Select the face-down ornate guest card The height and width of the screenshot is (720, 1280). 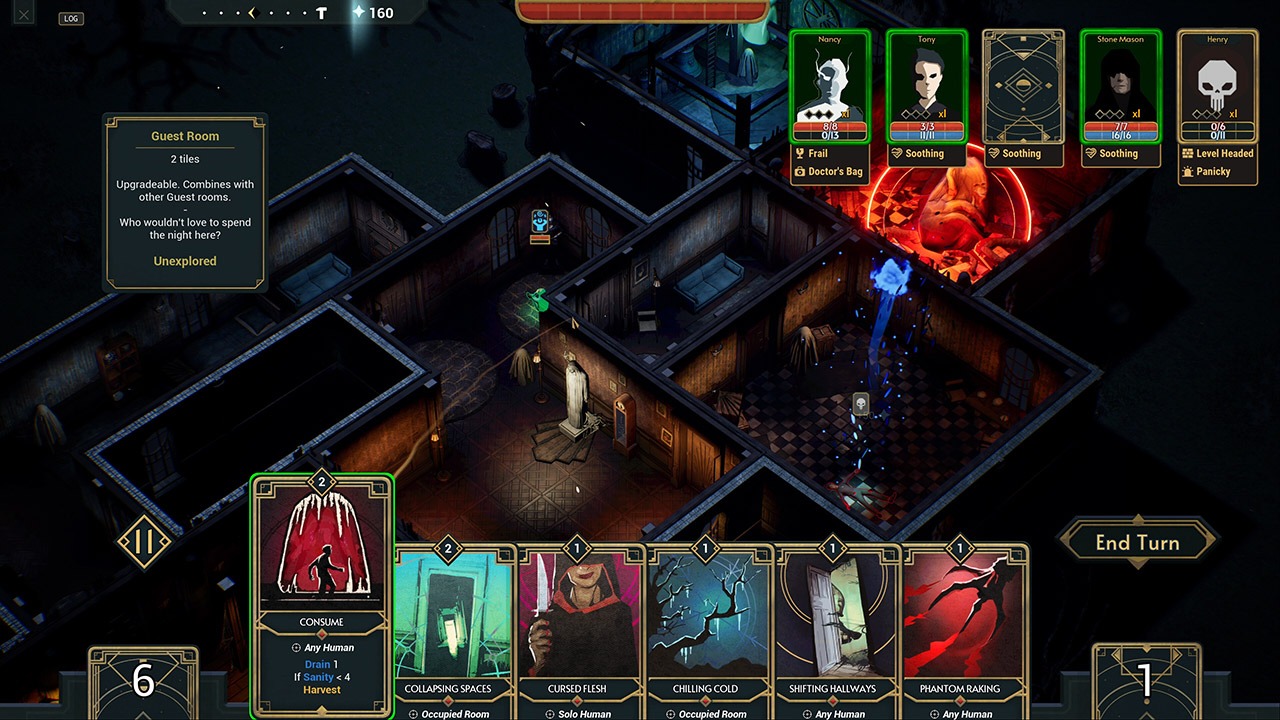[x=1022, y=87]
